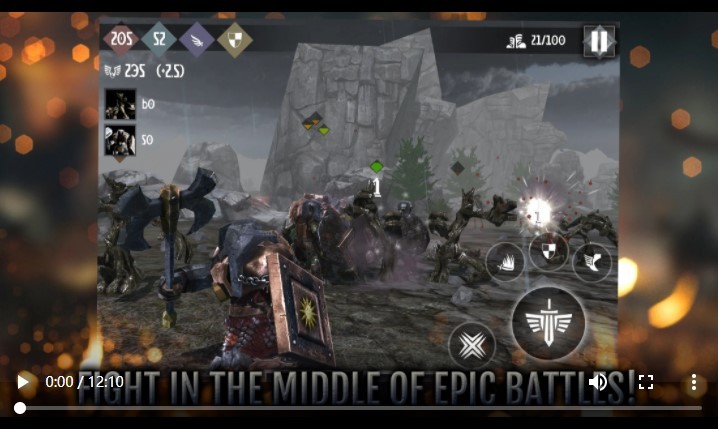The image size is (718, 429).
Task: Enter fullscreen video mode
Action: coord(646,382)
